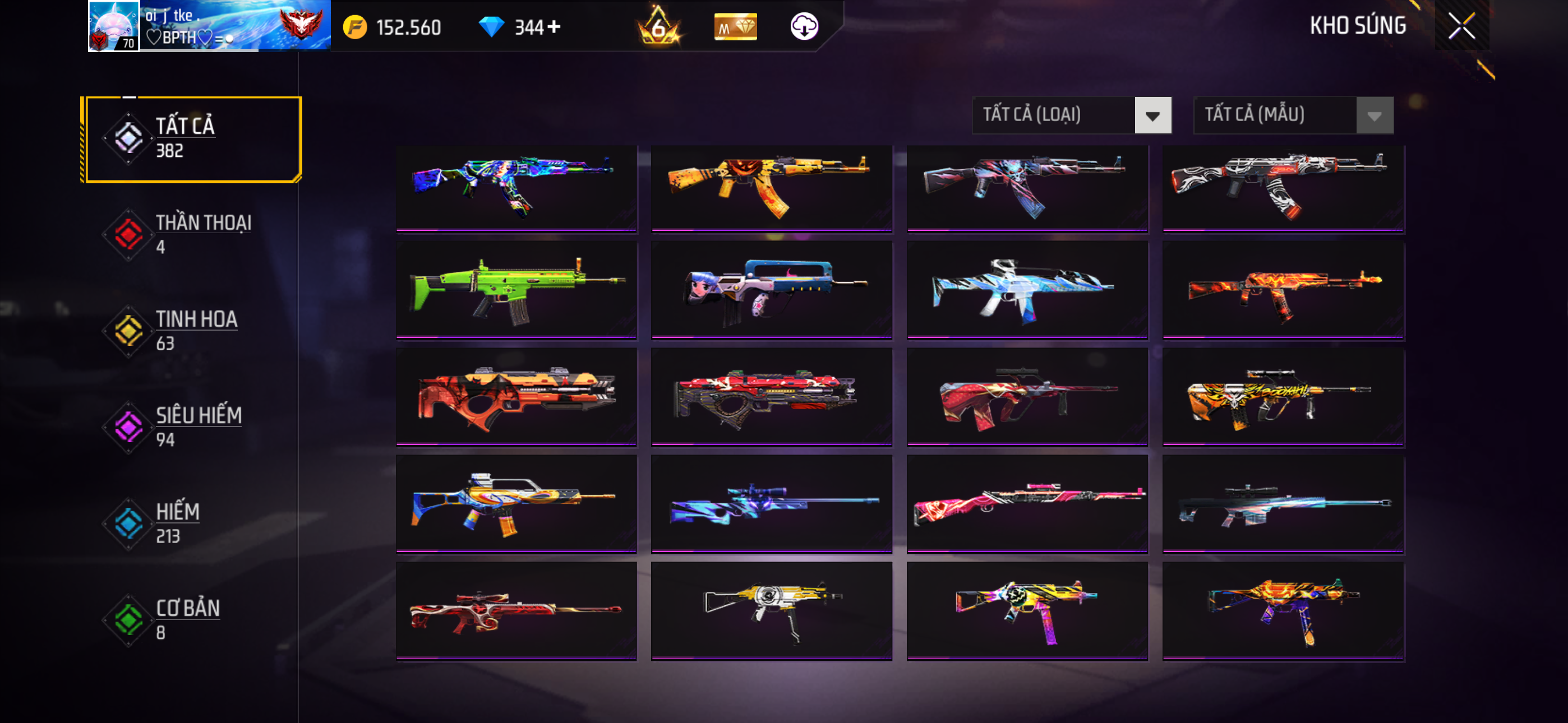Add diamonds with the plus button
Viewport: 1568px width, 723px height.
coord(554,27)
